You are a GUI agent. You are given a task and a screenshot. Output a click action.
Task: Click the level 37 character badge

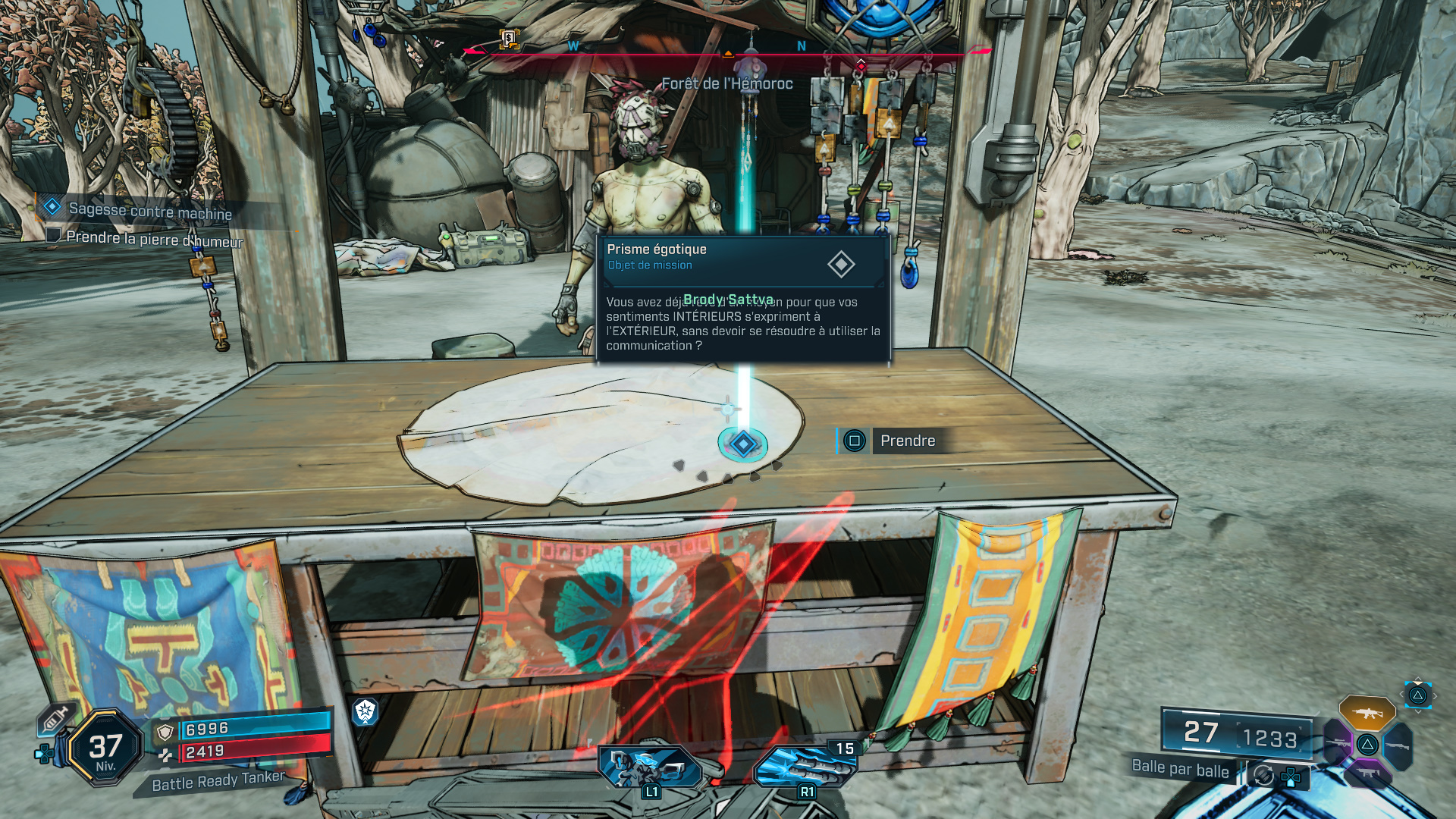tap(105, 748)
